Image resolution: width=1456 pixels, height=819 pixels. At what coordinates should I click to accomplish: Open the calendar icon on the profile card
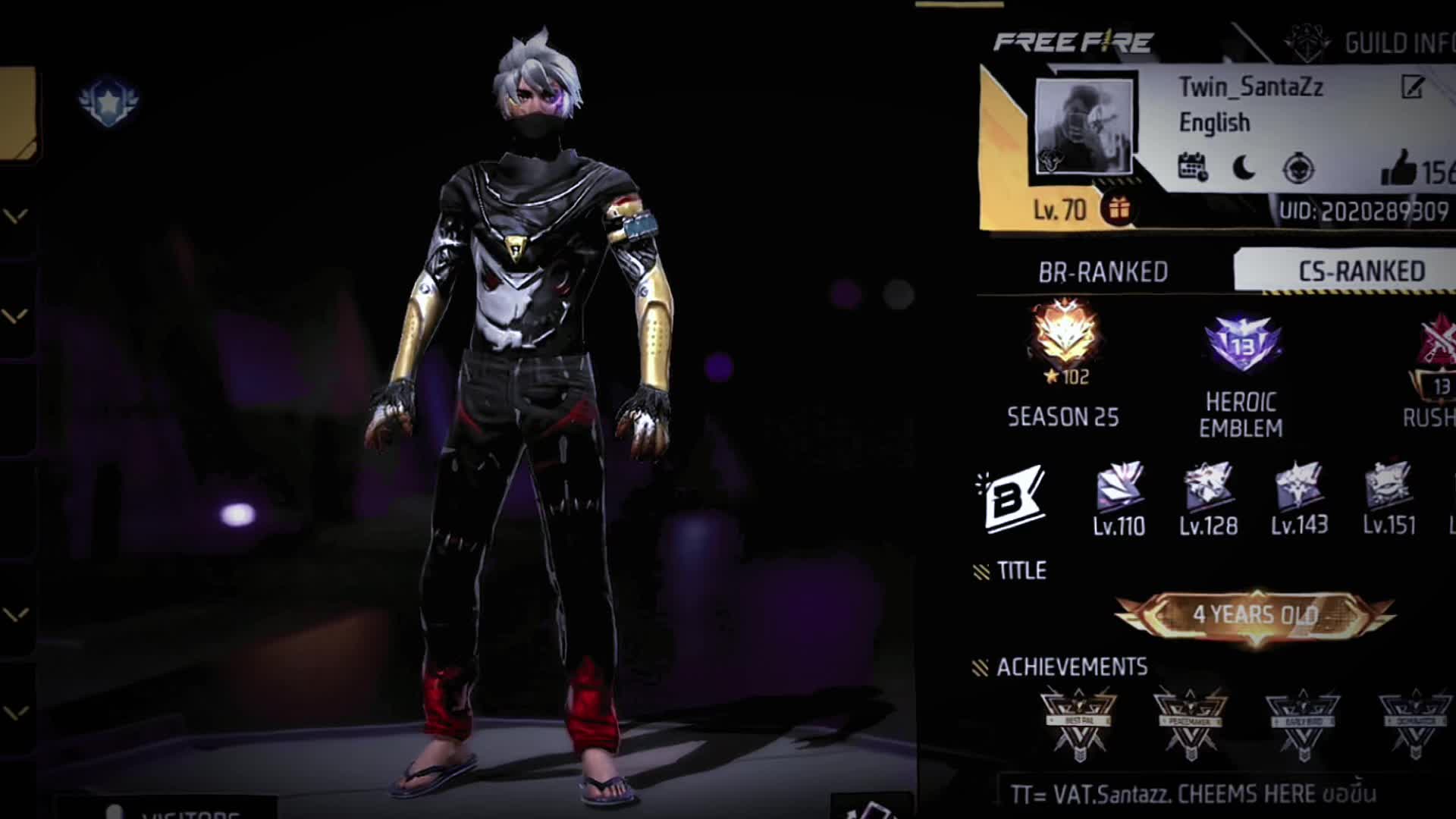[1193, 168]
